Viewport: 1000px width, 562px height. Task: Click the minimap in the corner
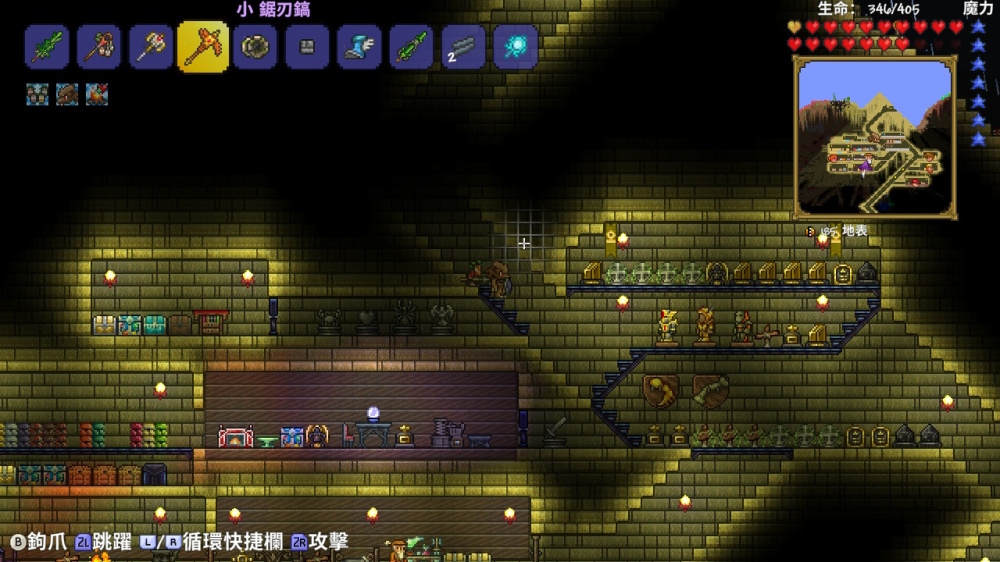(x=874, y=137)
